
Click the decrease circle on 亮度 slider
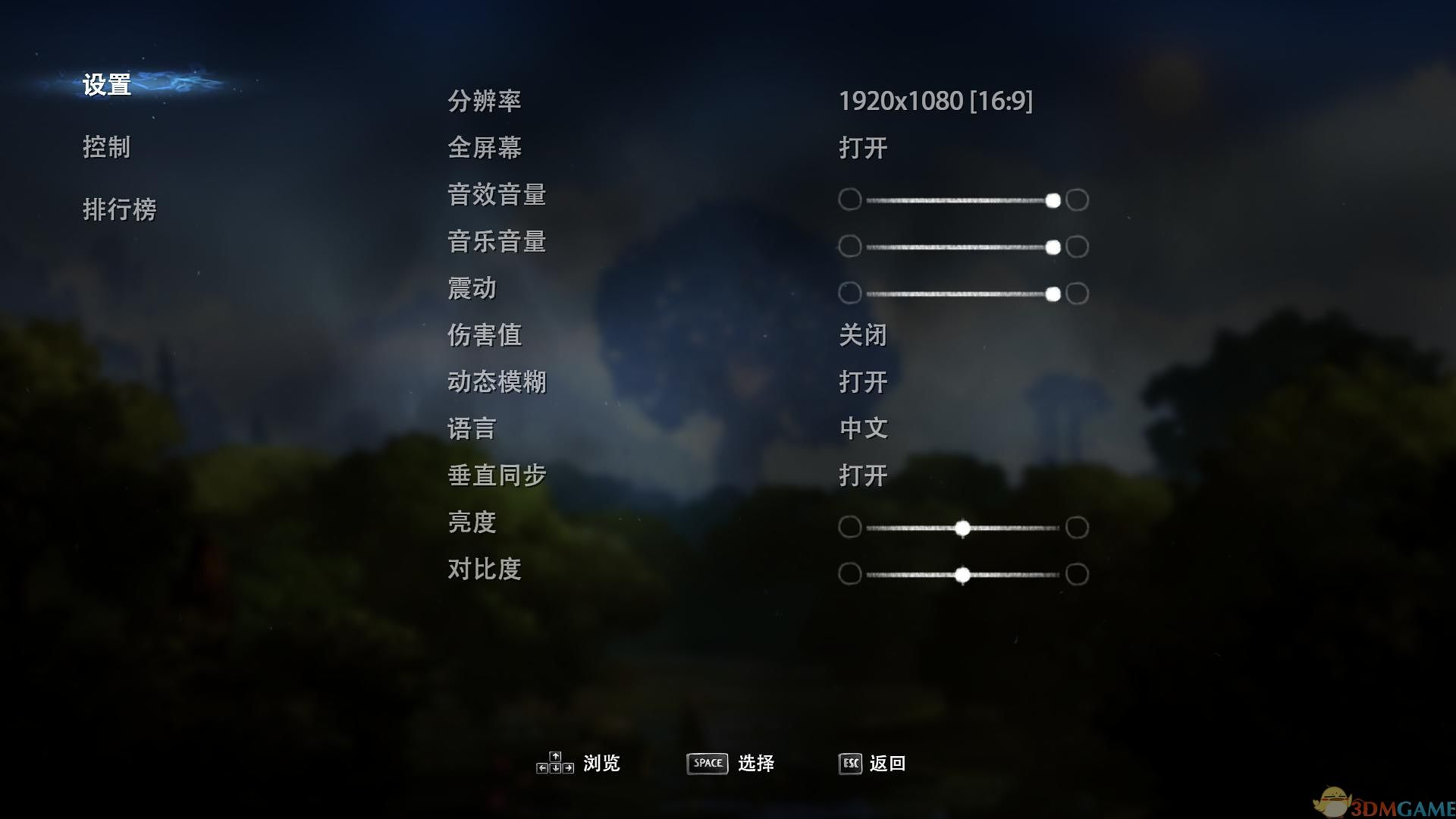pos(849,527)
